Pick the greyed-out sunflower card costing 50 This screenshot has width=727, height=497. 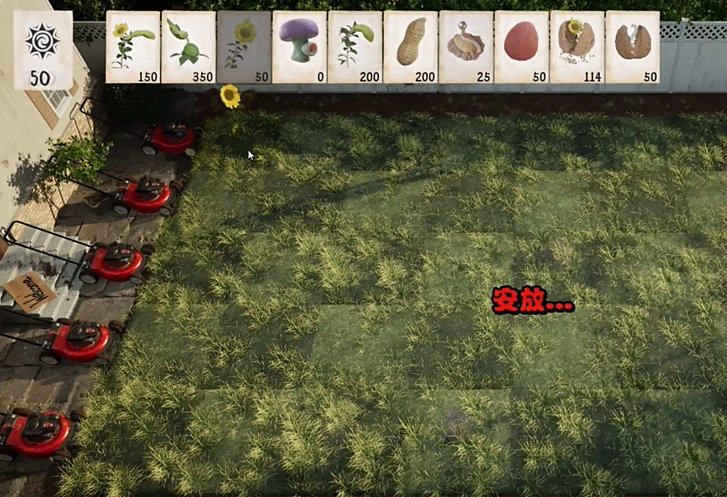click(x=243, y=46)
